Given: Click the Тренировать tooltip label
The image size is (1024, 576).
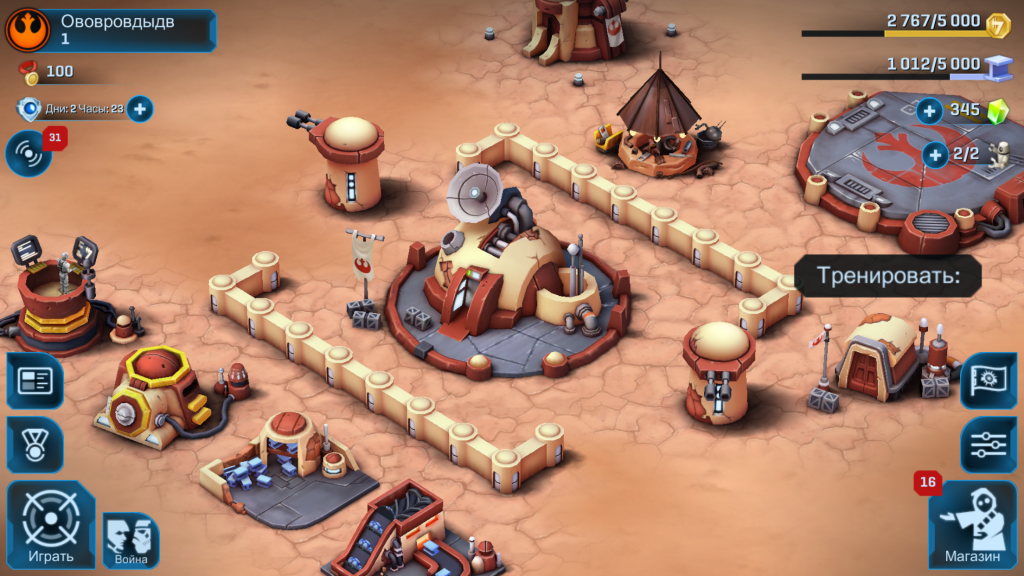Looking at the screenshot, I should pos(888,276).
